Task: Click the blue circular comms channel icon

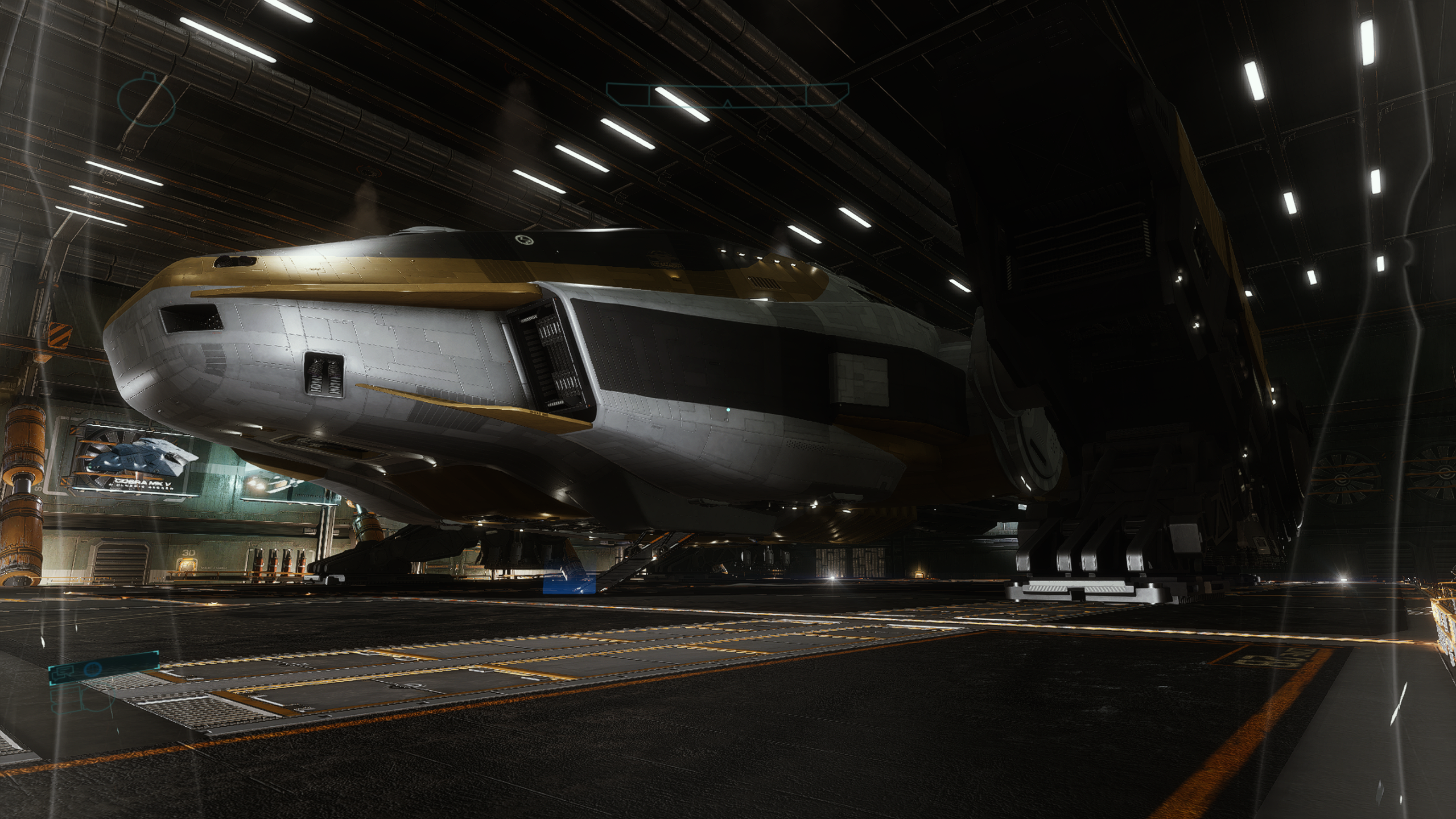Action: (x=93, y=670)
